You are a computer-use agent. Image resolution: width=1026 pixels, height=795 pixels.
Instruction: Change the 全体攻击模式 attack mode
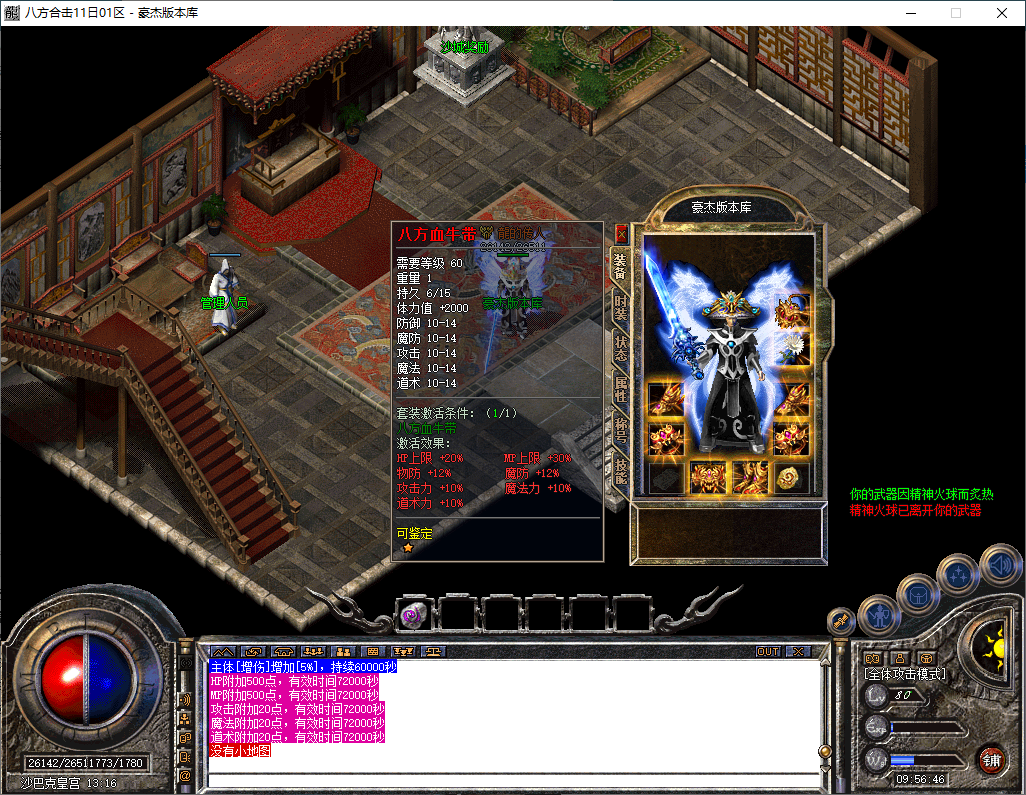click(x=905, y=674)
